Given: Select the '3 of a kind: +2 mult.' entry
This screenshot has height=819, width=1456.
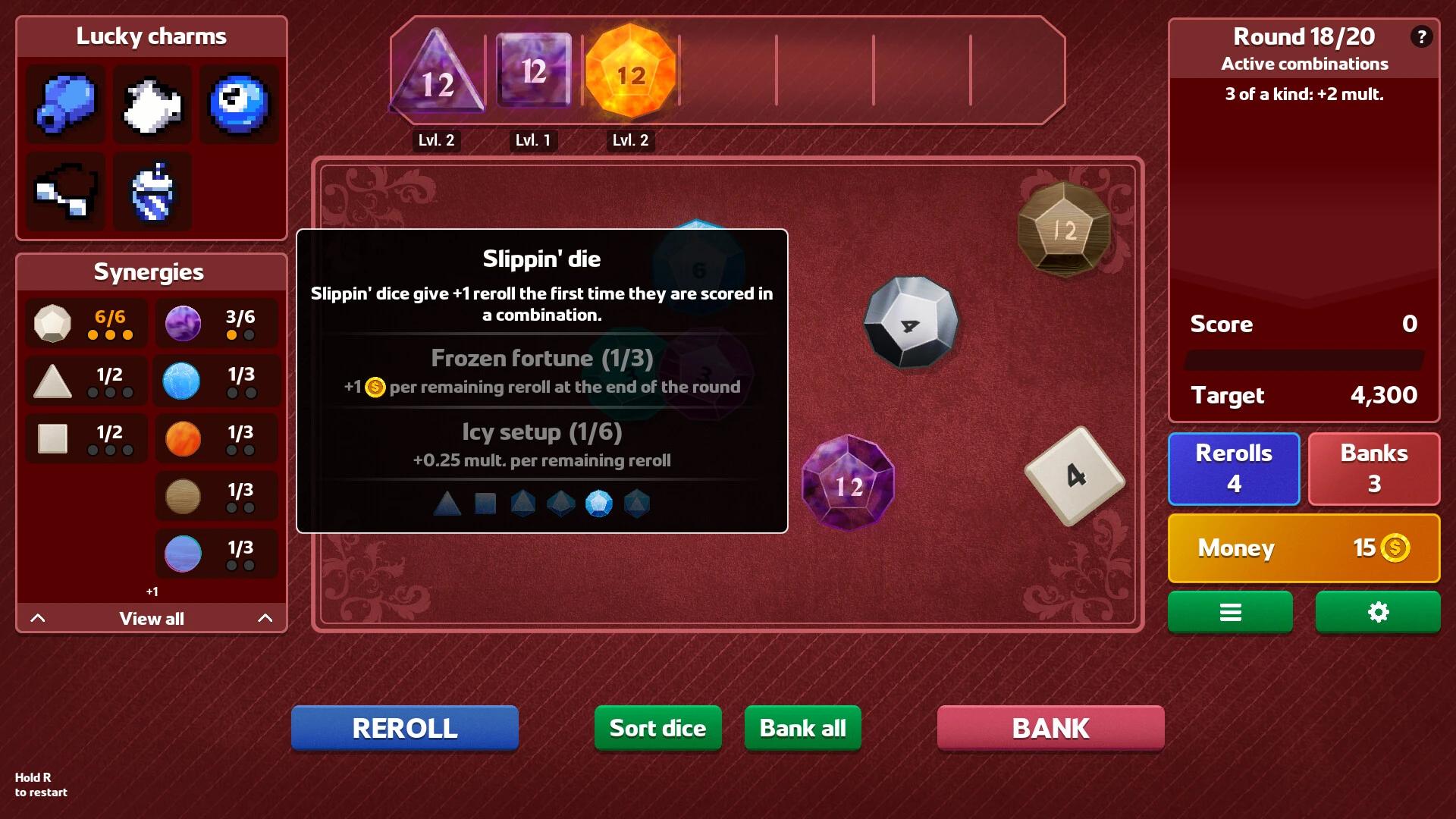Looking at the screenshot, I should point(1303,94).
